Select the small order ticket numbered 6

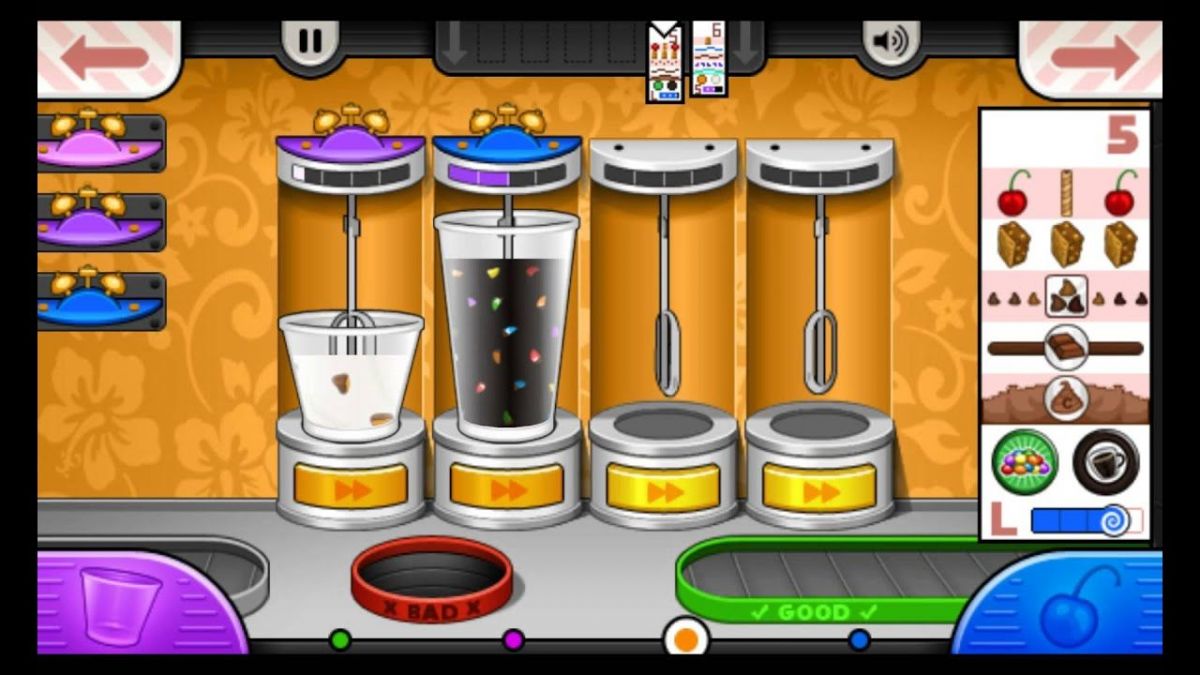click(x=709, y=58)
